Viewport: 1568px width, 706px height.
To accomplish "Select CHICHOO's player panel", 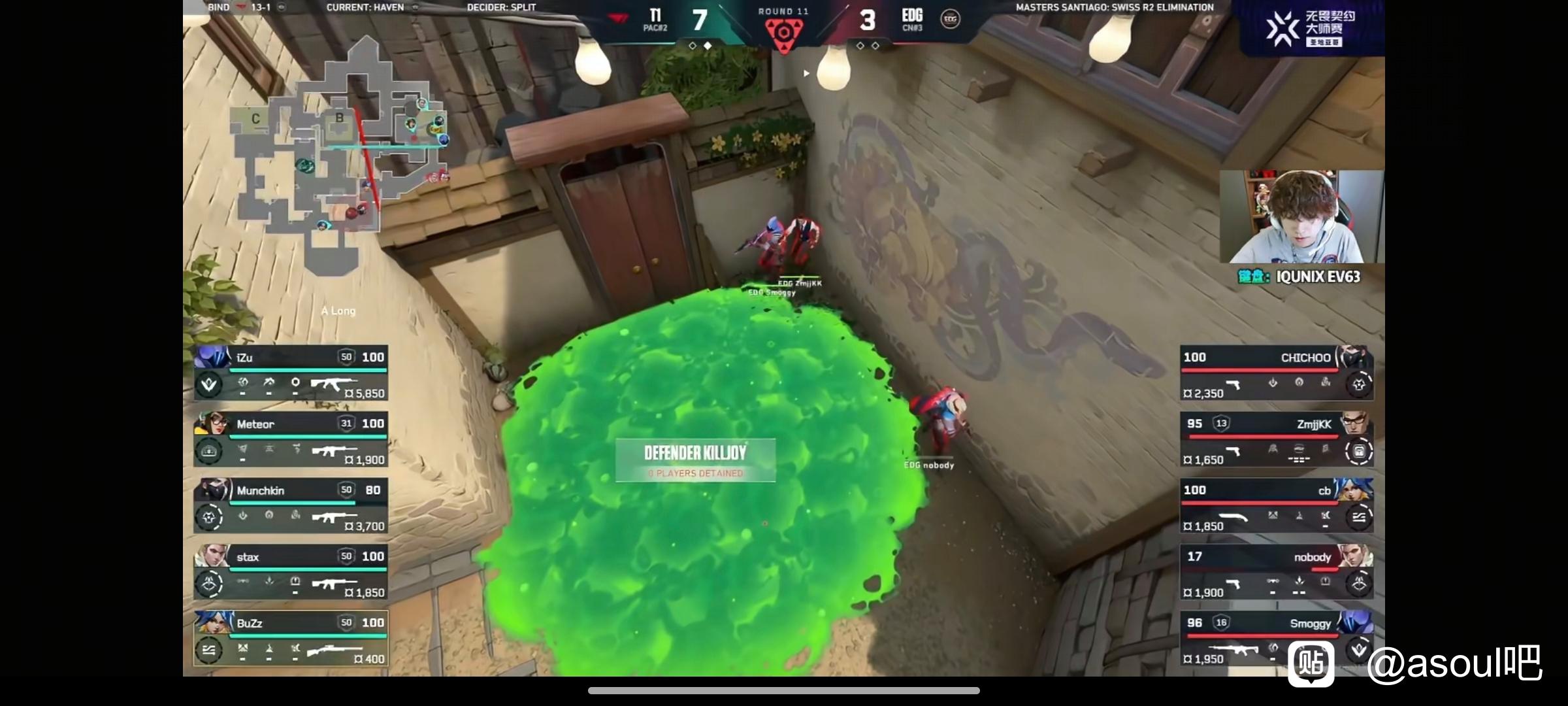I will point(1276,373).
